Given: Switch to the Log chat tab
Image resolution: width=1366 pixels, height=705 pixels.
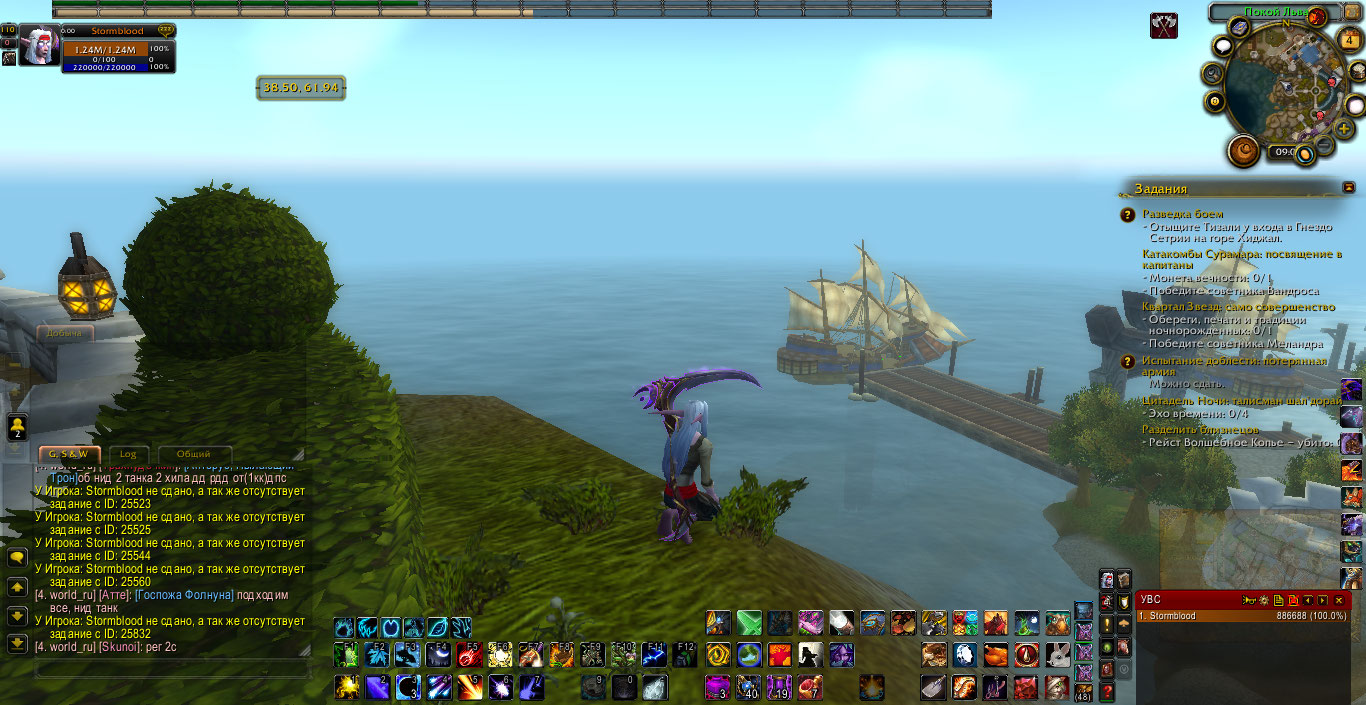Looking at the screenshot, I should (x=128, y=454).
